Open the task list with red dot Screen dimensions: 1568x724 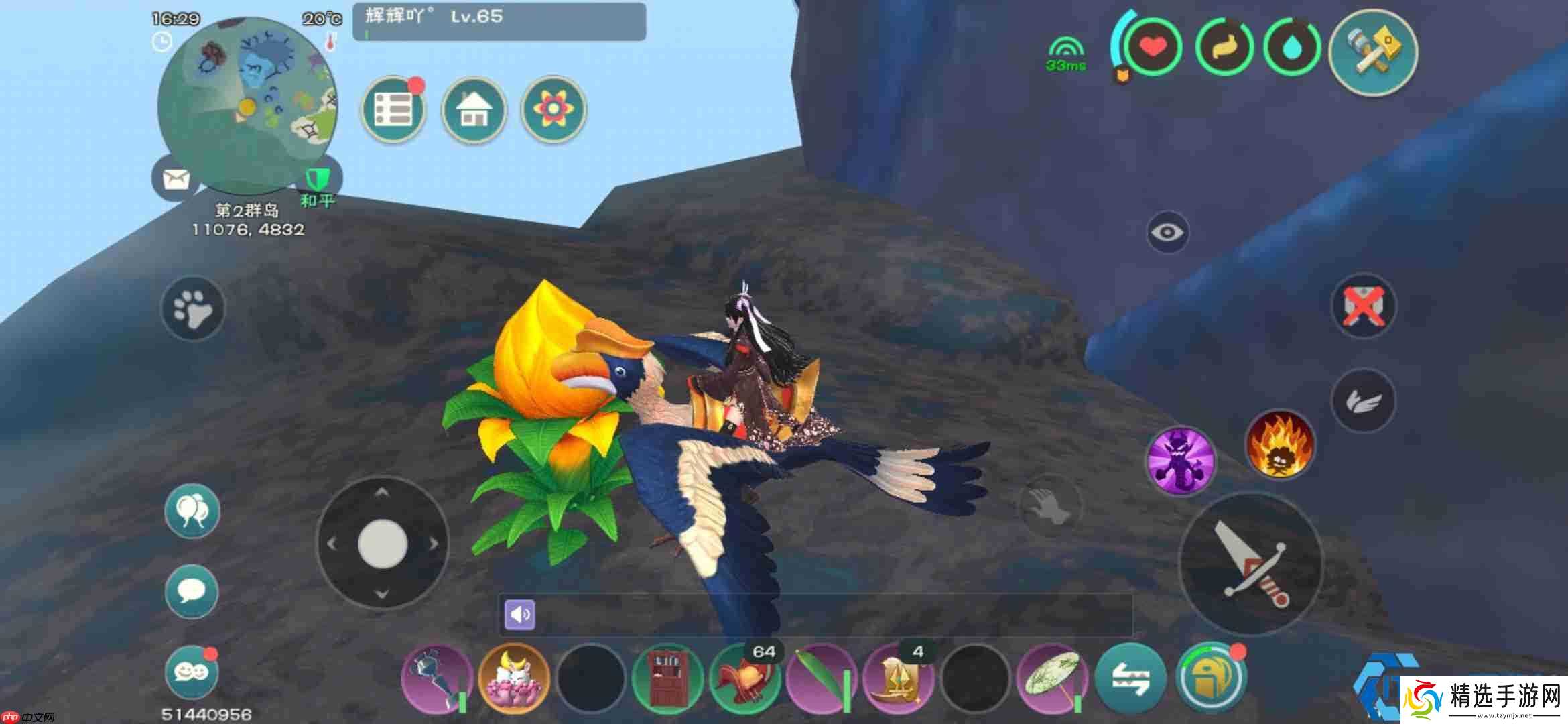393,109
